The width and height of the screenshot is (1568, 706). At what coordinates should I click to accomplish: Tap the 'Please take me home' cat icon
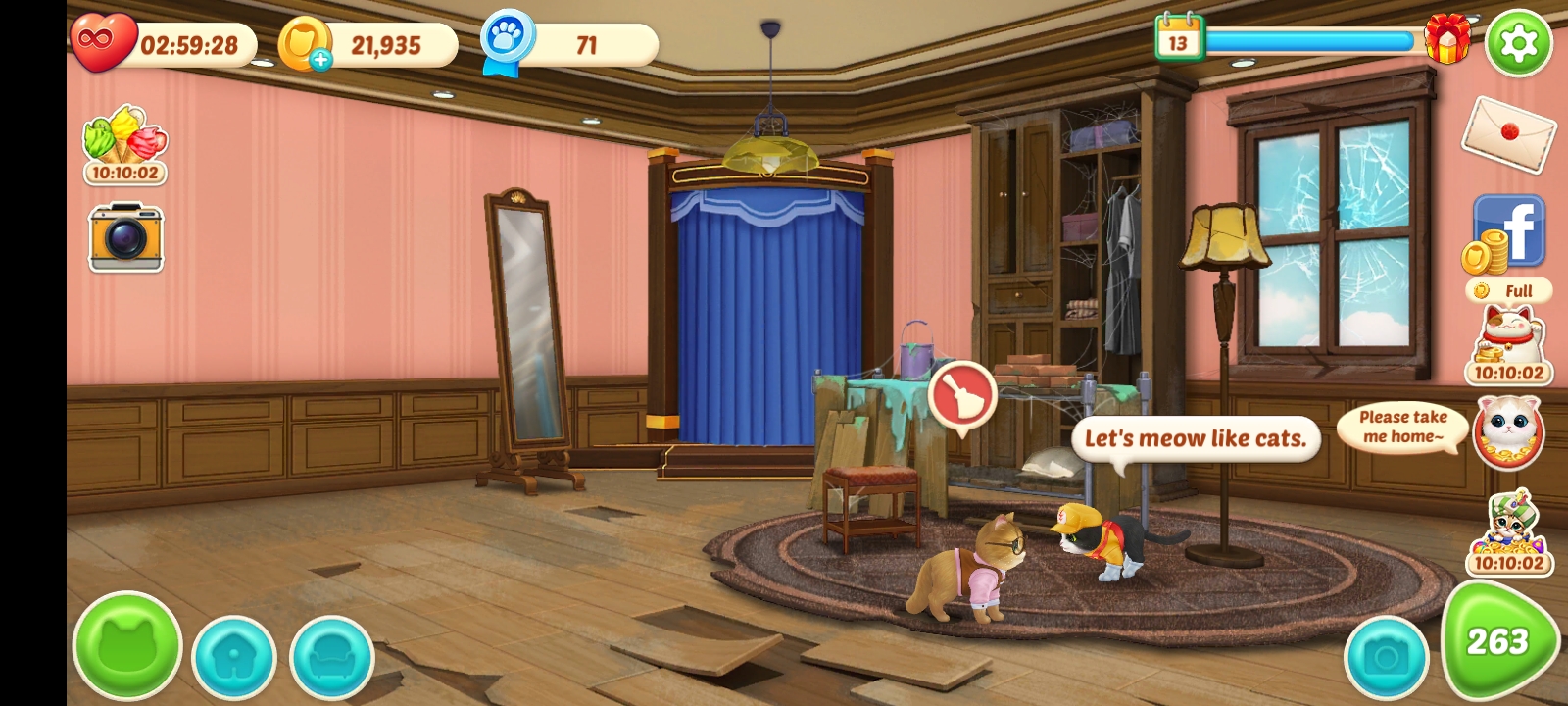tap(1508, 431)
